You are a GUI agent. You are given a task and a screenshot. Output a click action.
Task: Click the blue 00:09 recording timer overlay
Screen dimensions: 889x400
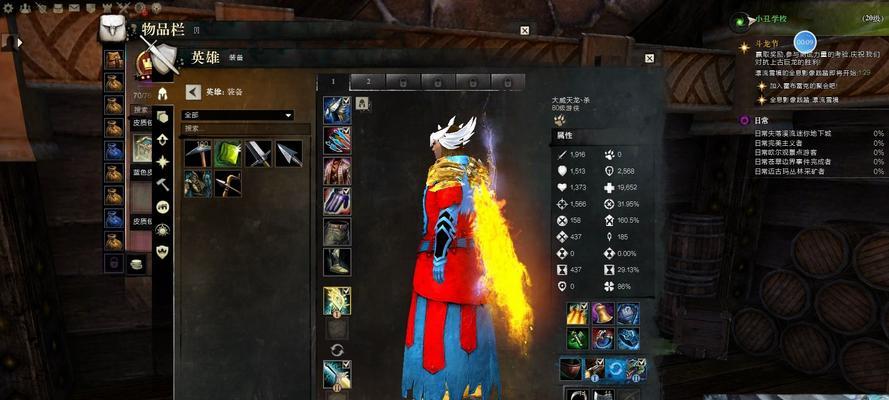[804, 42]
